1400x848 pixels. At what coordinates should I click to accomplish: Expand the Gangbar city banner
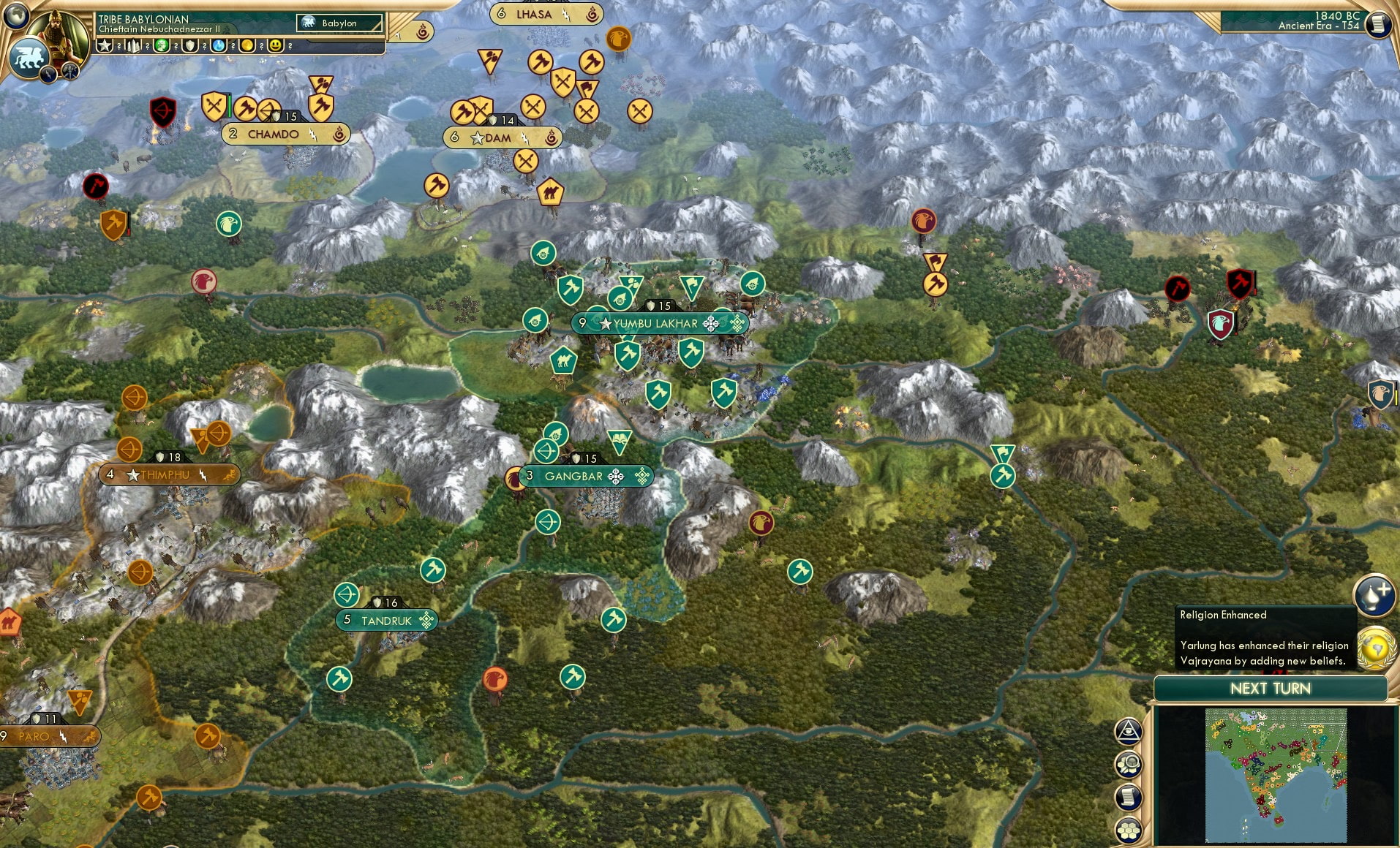587,475
